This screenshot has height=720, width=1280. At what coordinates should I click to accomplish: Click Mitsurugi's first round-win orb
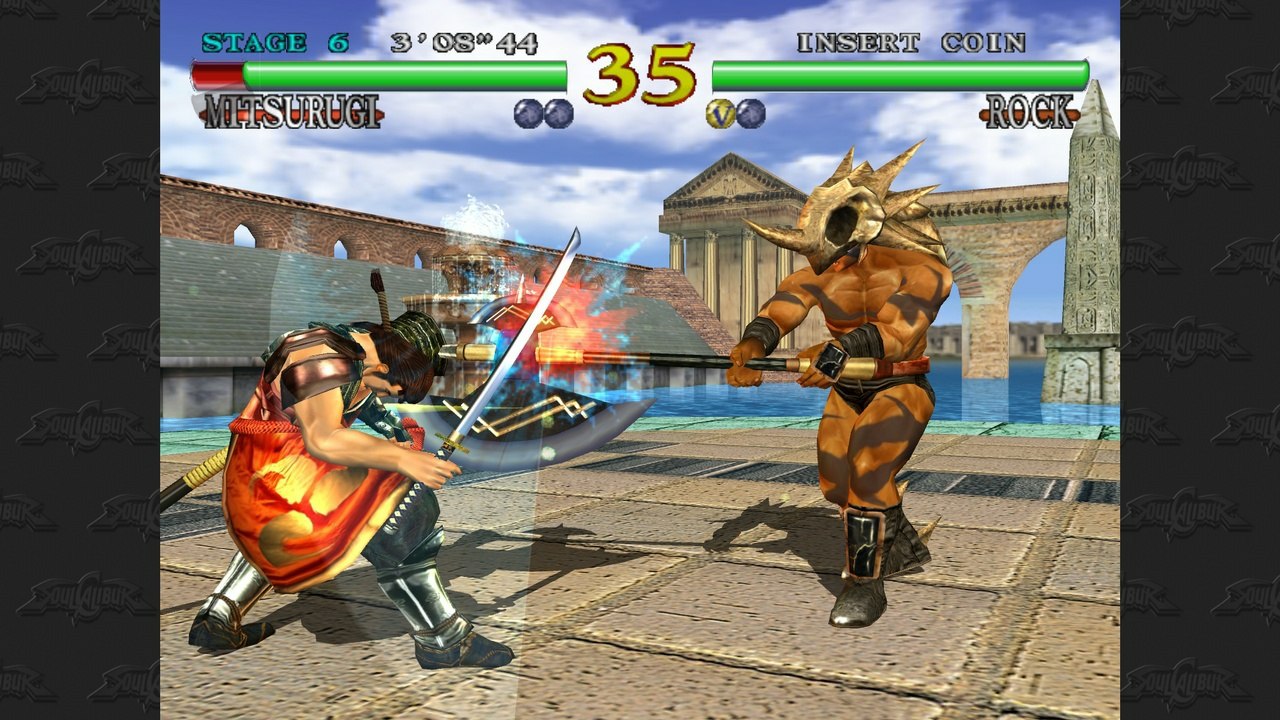coord(527,113)
